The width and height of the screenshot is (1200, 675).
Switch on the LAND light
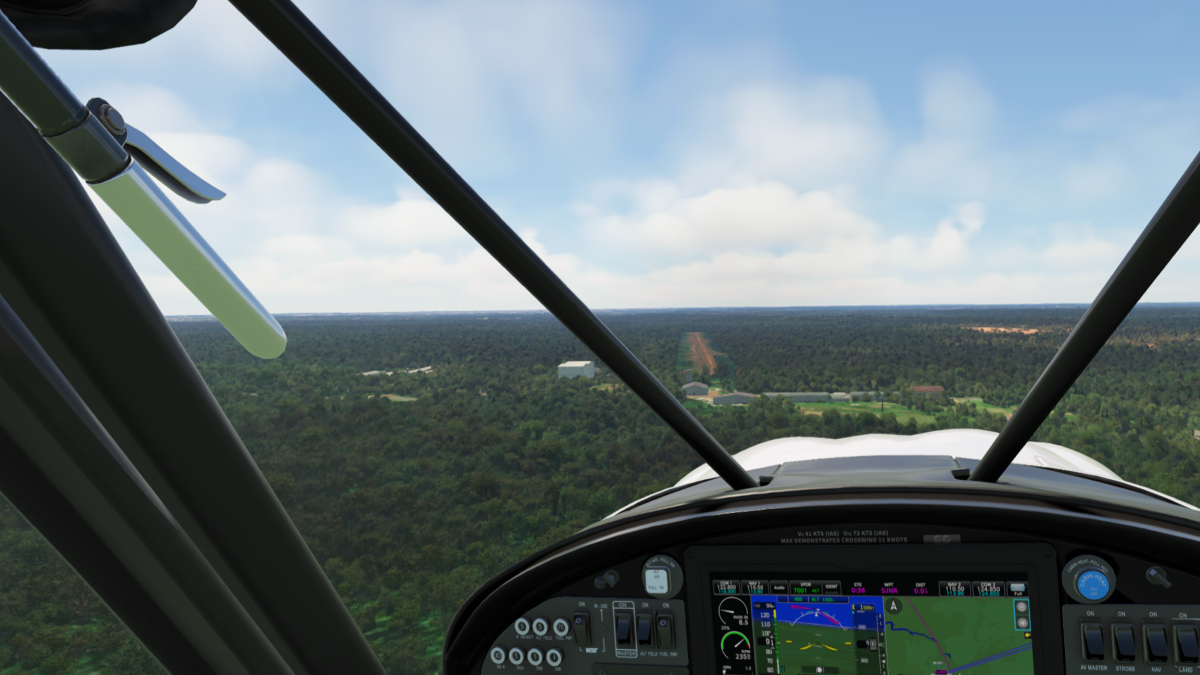coord(1186,641)
